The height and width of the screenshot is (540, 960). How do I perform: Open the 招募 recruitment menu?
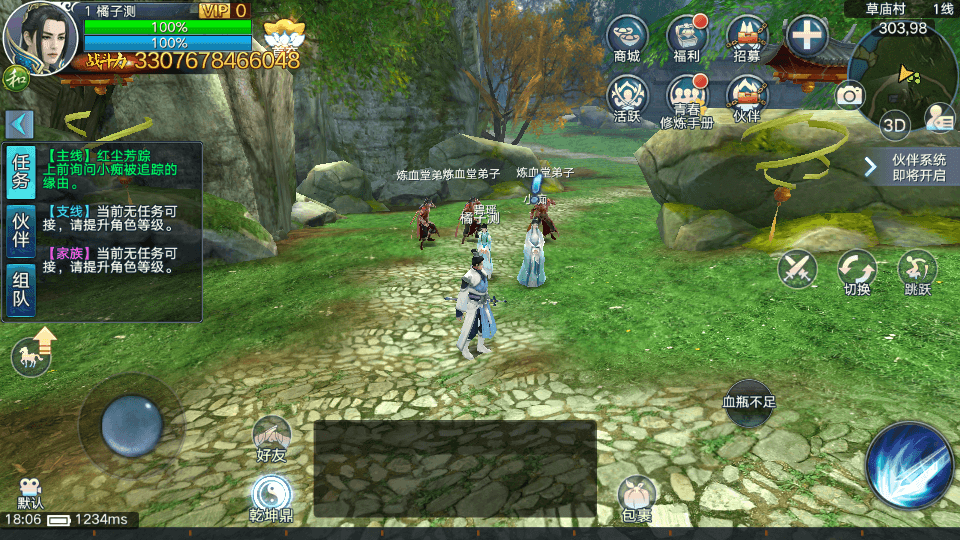(747, 37)
